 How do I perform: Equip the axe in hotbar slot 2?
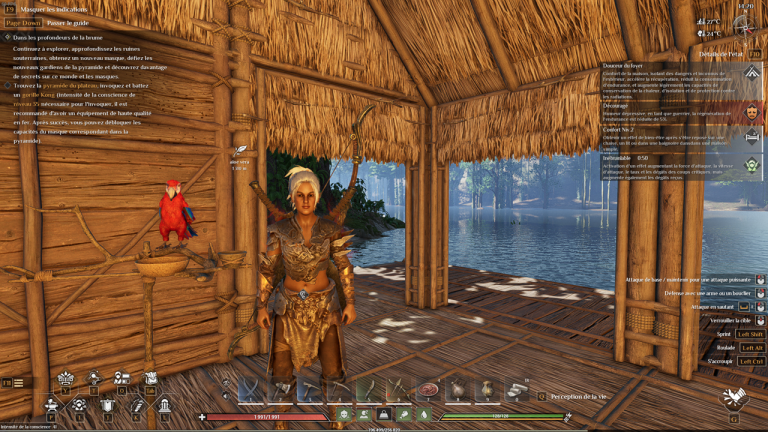[x=279, y=389]
